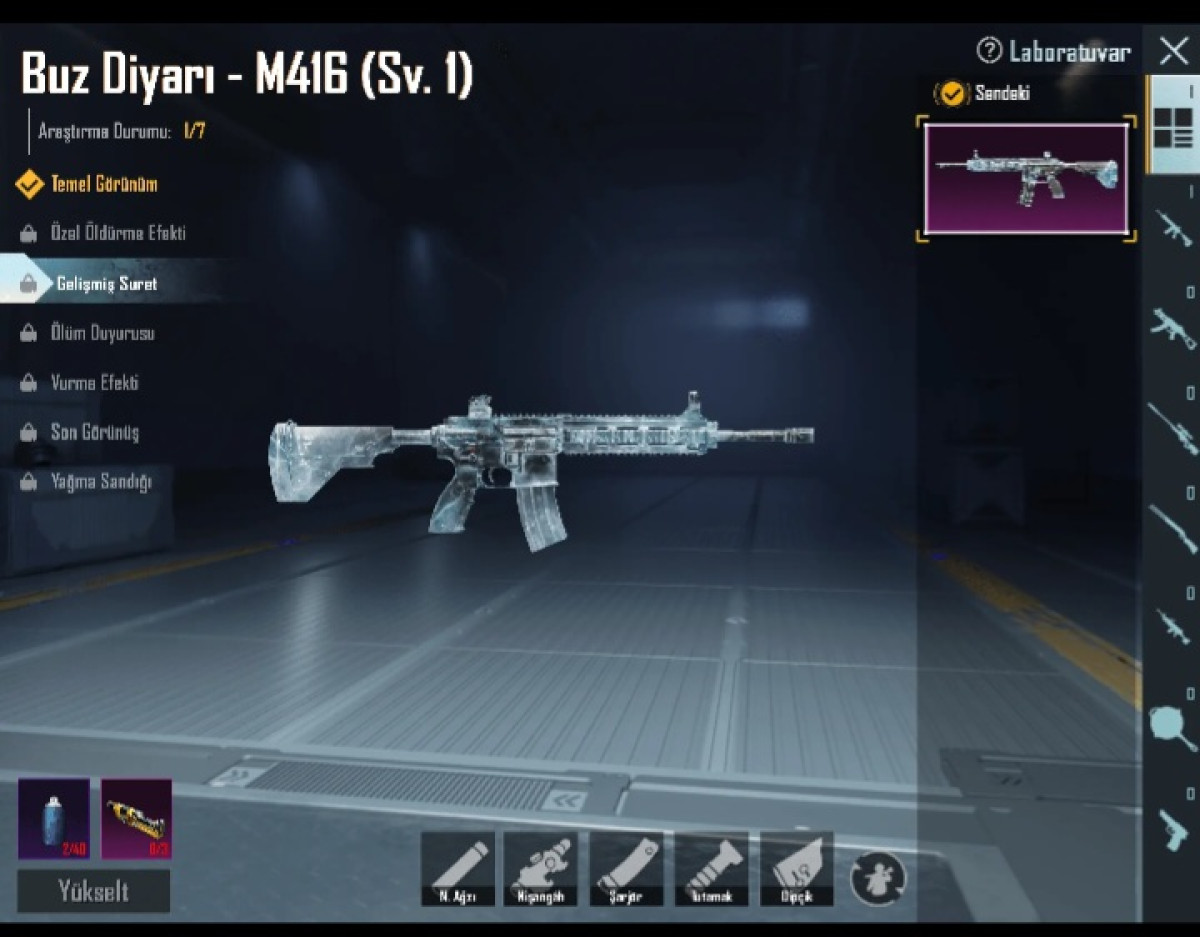The image size is (1200, 937).
Task: Open the N. Ağzı muzzle attachment slot
Action: point(457,869)
